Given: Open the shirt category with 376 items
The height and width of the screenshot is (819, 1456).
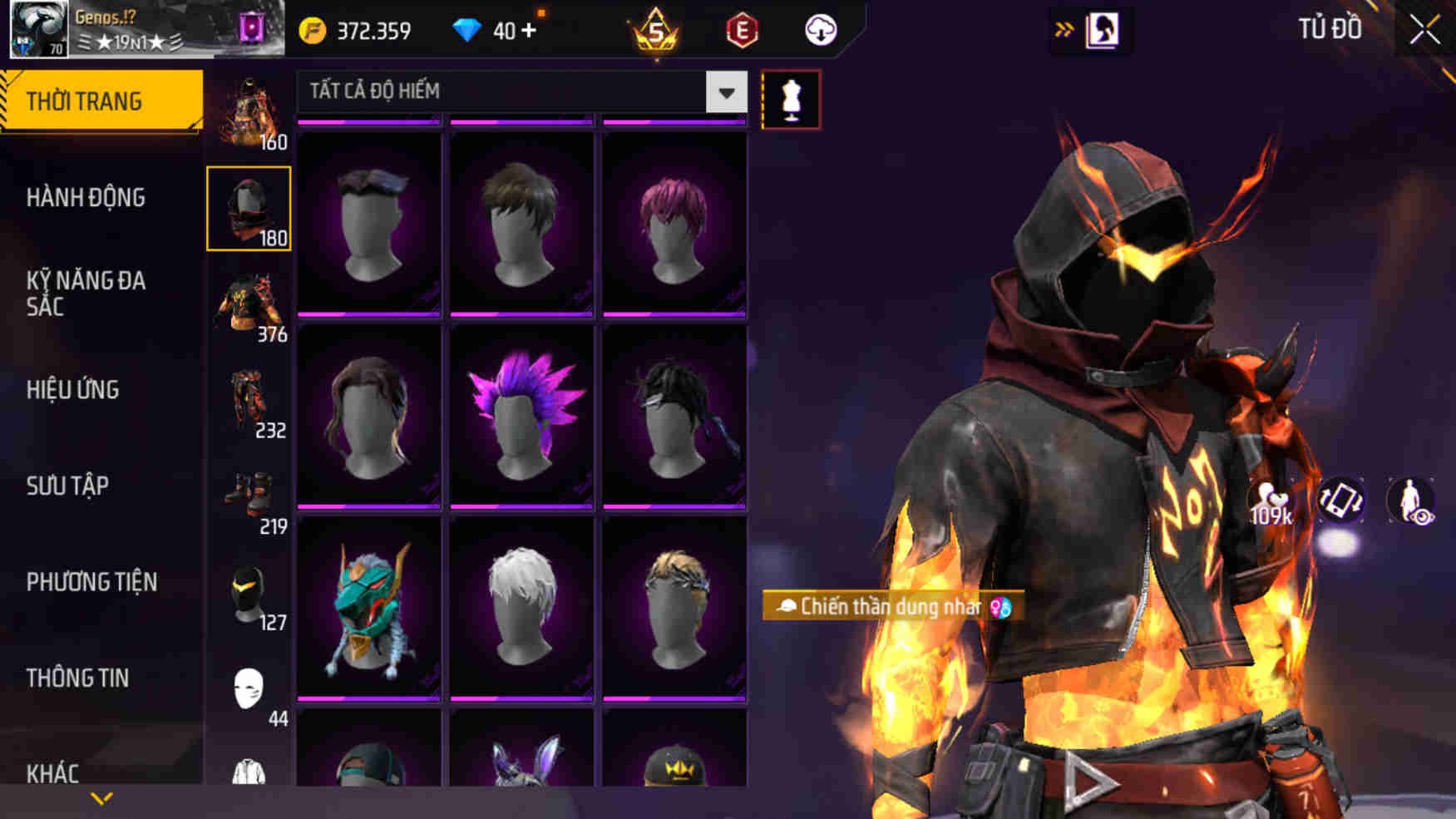Looking at the screenshot, I should 249,308.
